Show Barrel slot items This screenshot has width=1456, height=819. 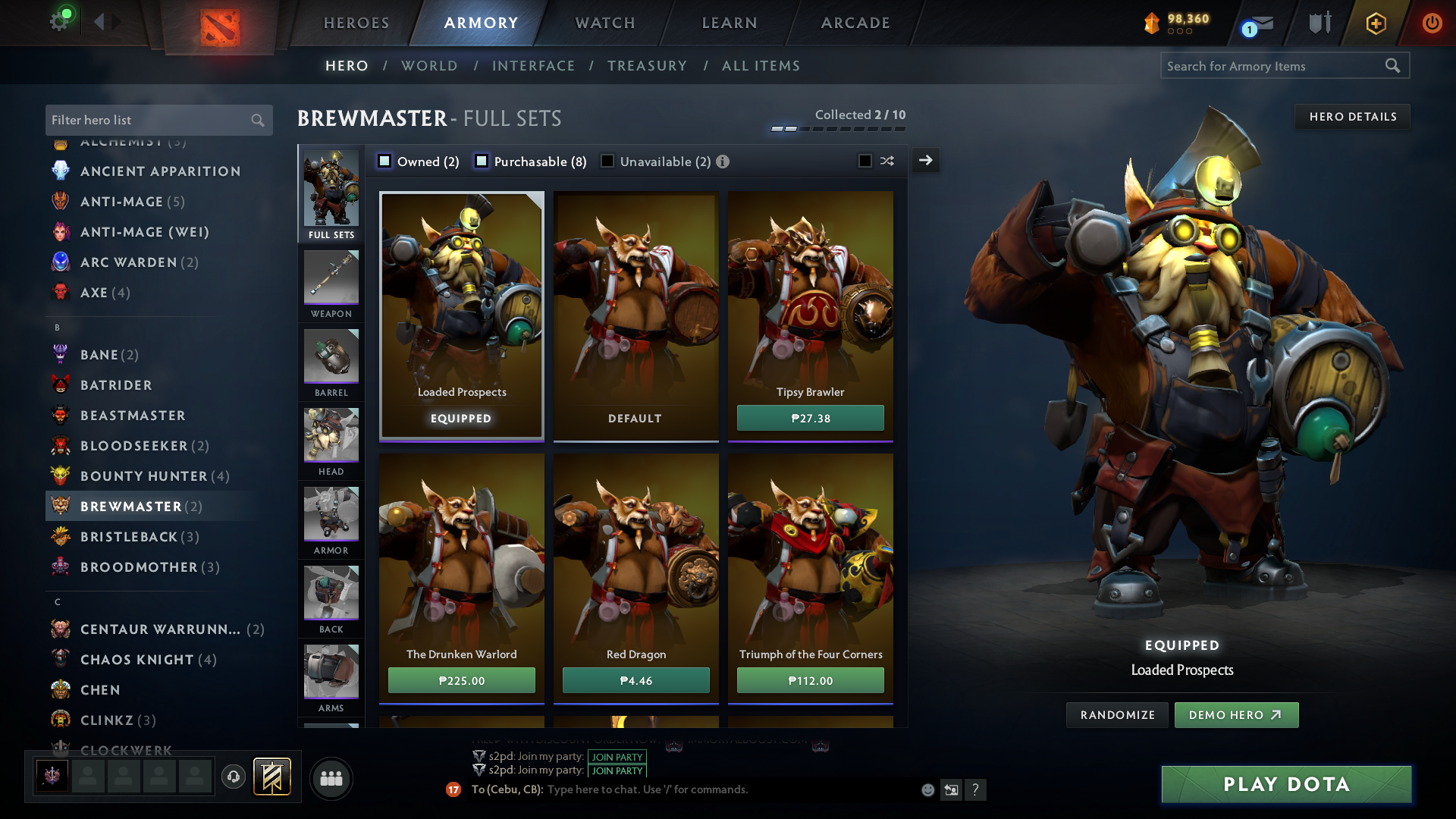[x=331, y=363]
